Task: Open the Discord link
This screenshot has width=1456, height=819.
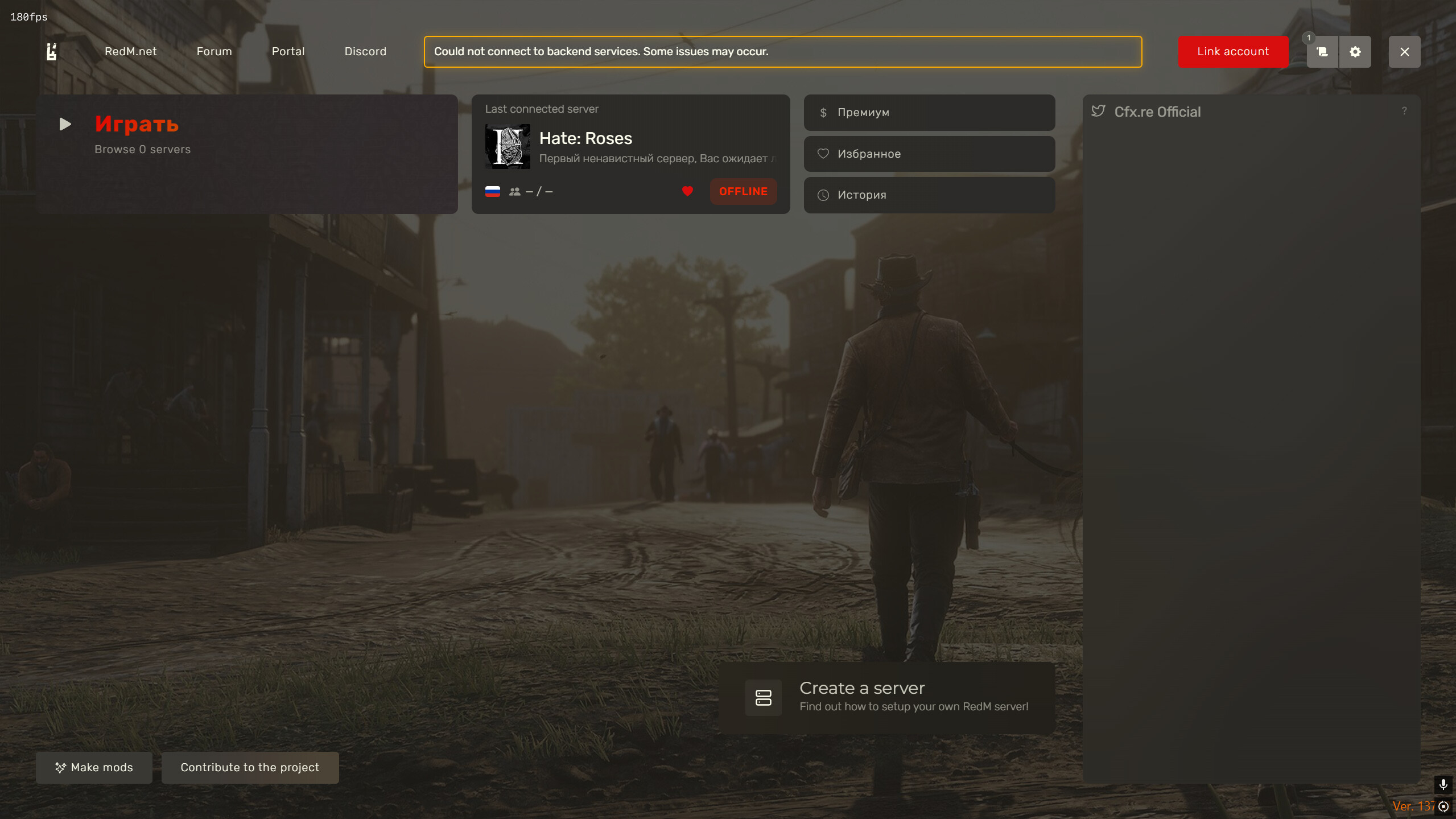Action: [365, 51]
